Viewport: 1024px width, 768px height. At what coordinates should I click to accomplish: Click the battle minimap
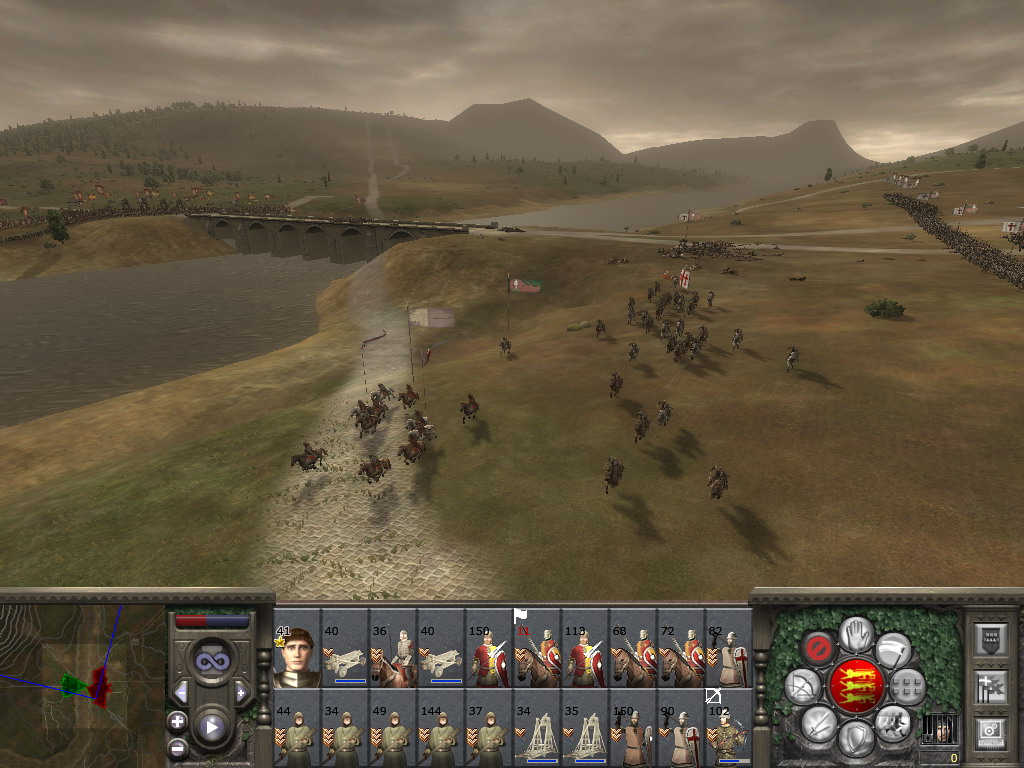coord(82,684)
